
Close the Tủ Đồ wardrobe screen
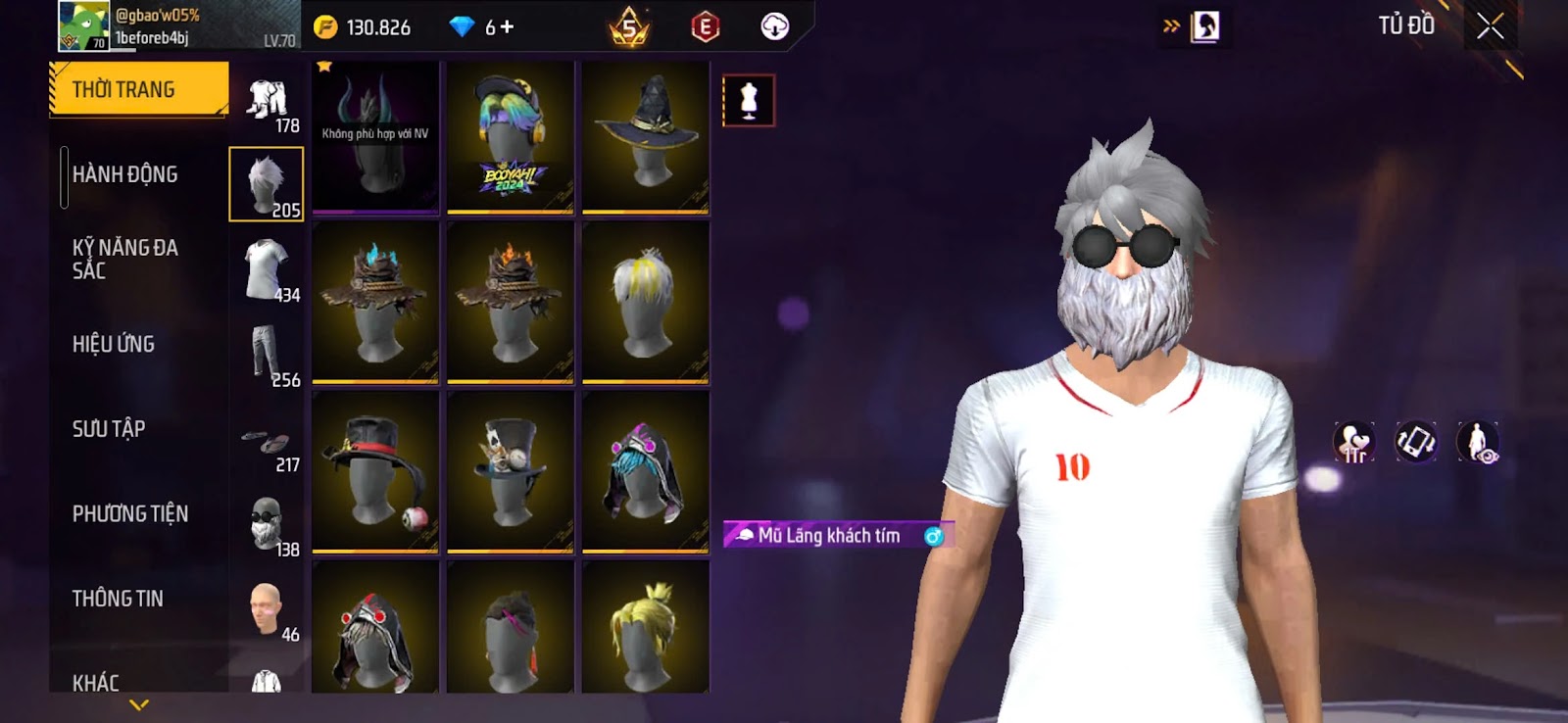pos(1490,26)
